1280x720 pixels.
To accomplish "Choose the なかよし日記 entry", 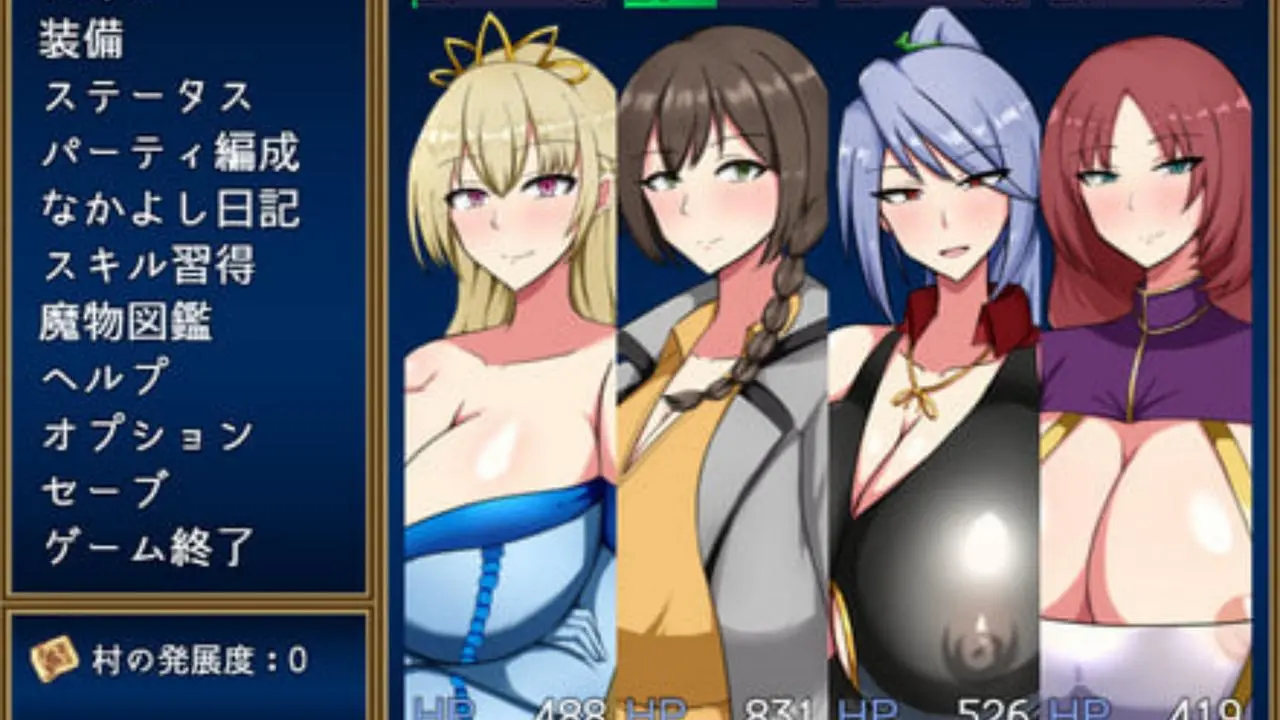I will click(x=171, y=209).
